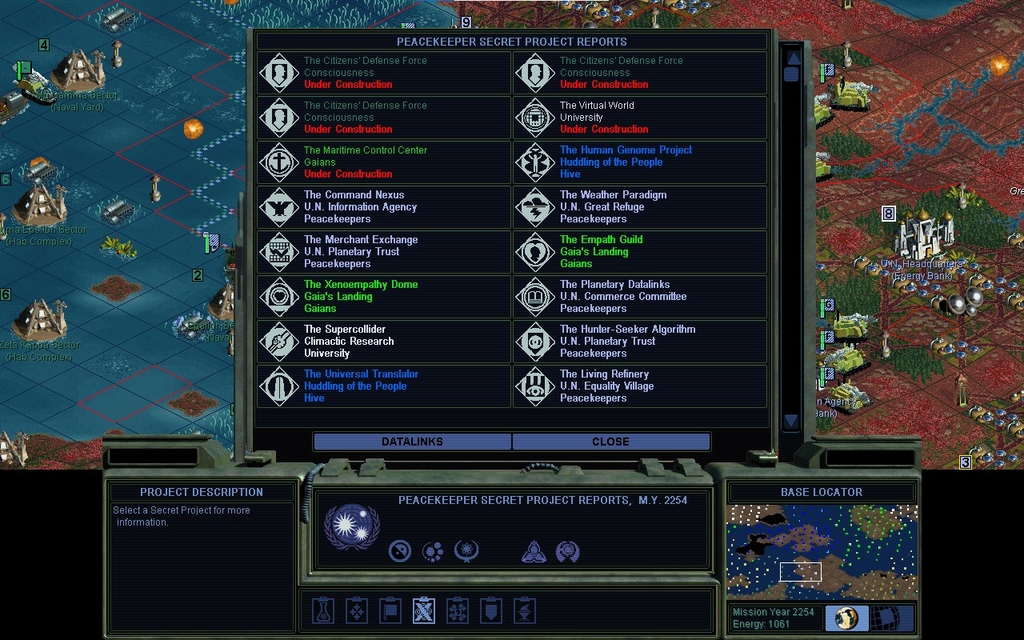This screenshot has height=640, width=1024.
Task: Switch to the planet globe view button
Action: tap(847, 617)
